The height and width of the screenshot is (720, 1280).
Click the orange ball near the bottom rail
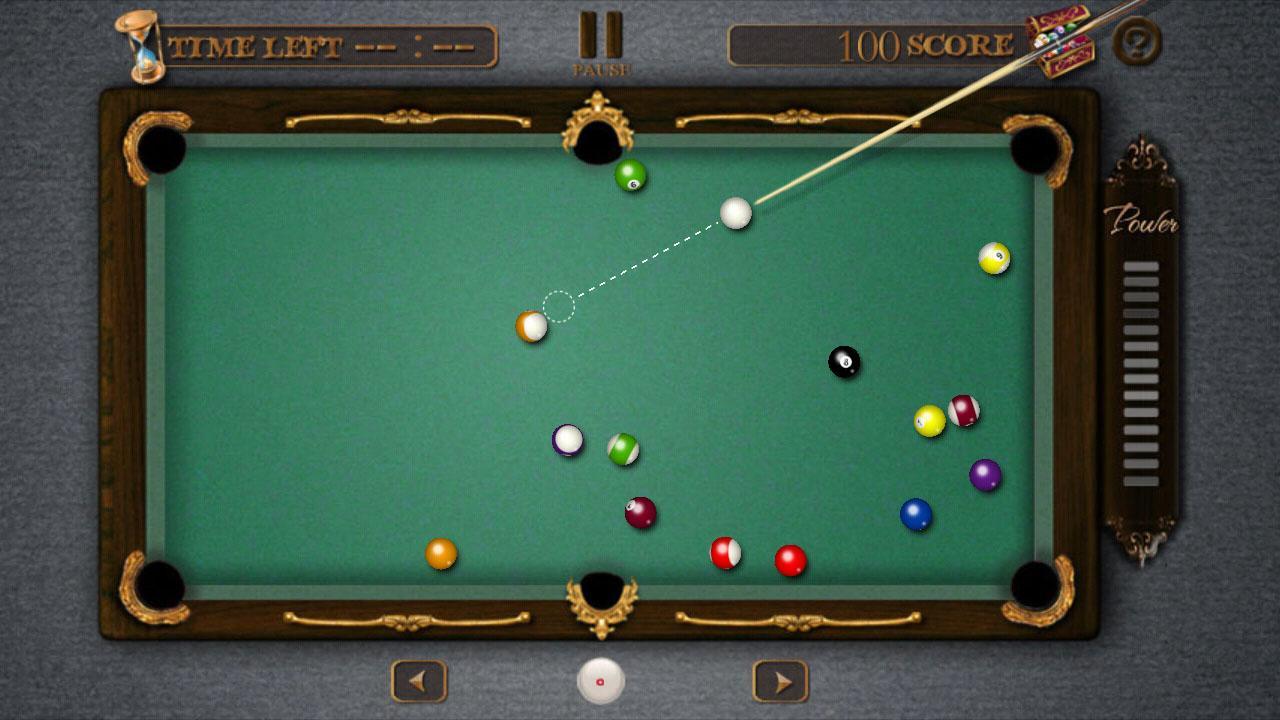(439, 554)
